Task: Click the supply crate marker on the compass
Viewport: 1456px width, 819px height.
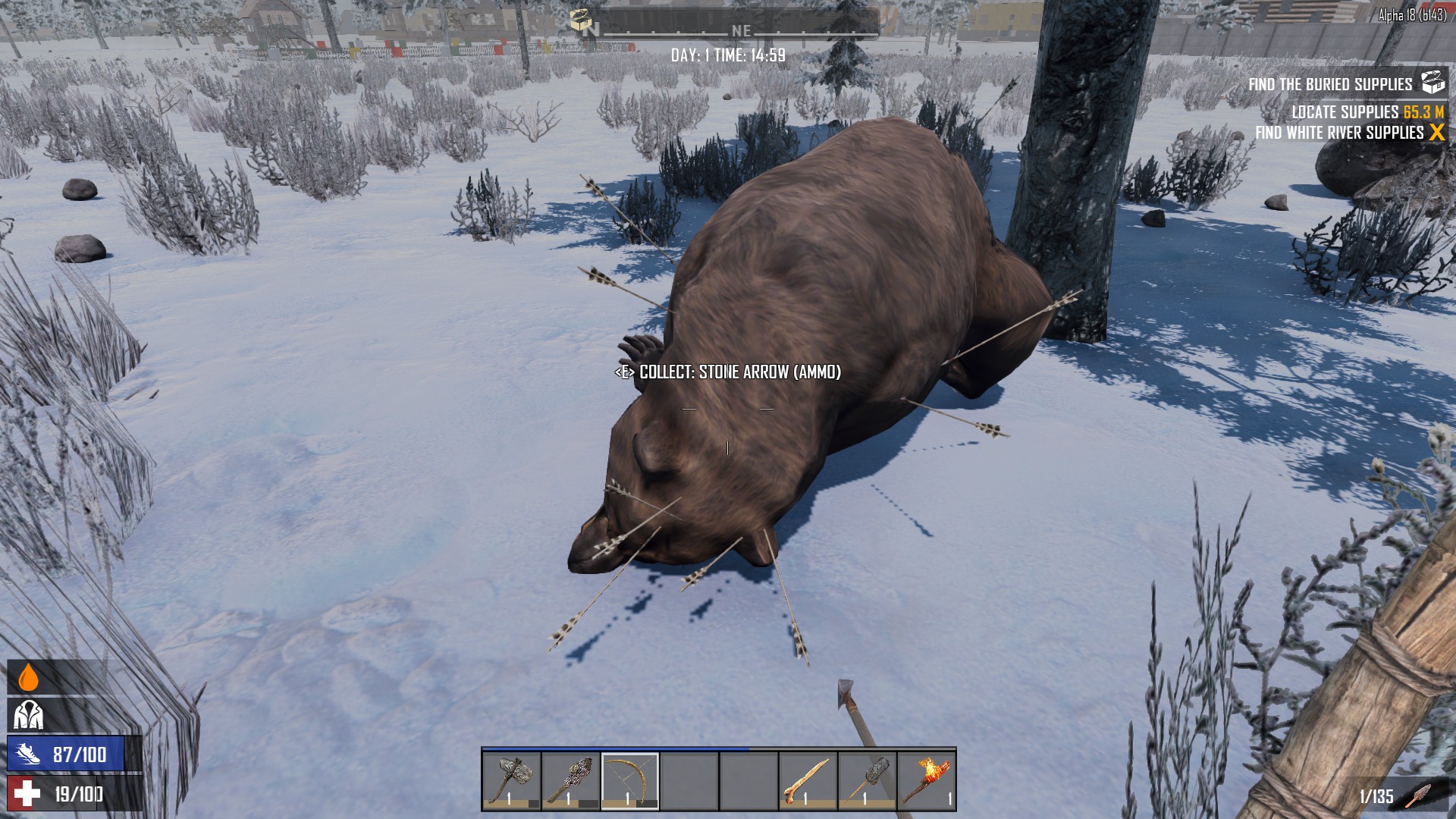Action: [x=582, y=21]
